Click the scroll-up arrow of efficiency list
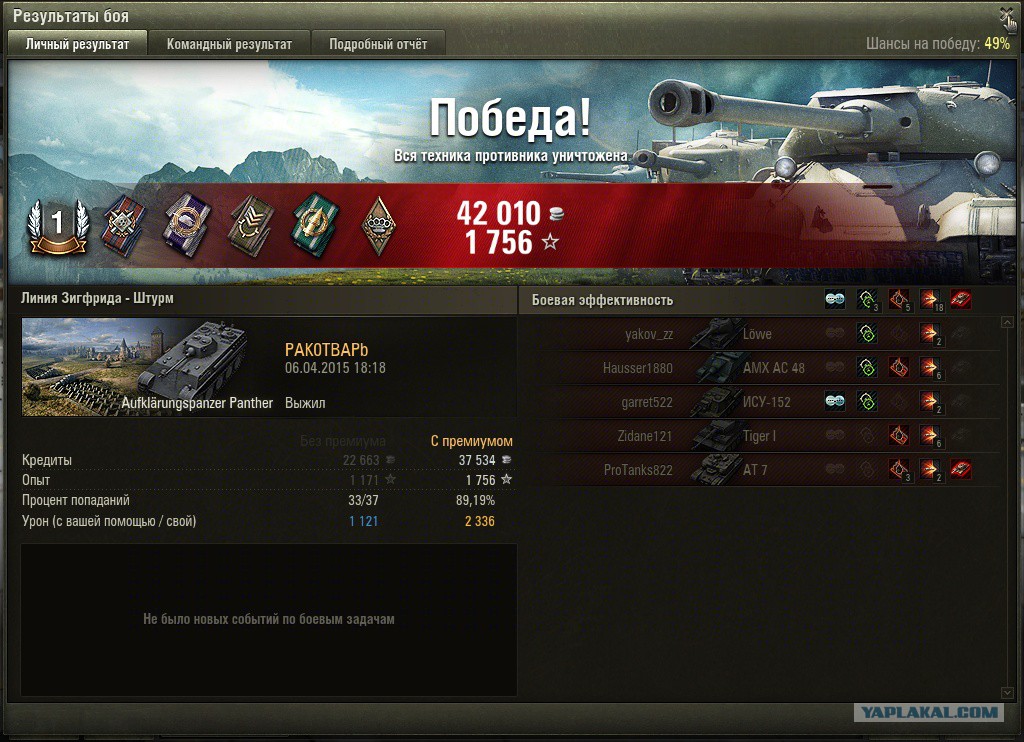Viewport: 1024px width, 742px height. click(x=1007, y=323)
